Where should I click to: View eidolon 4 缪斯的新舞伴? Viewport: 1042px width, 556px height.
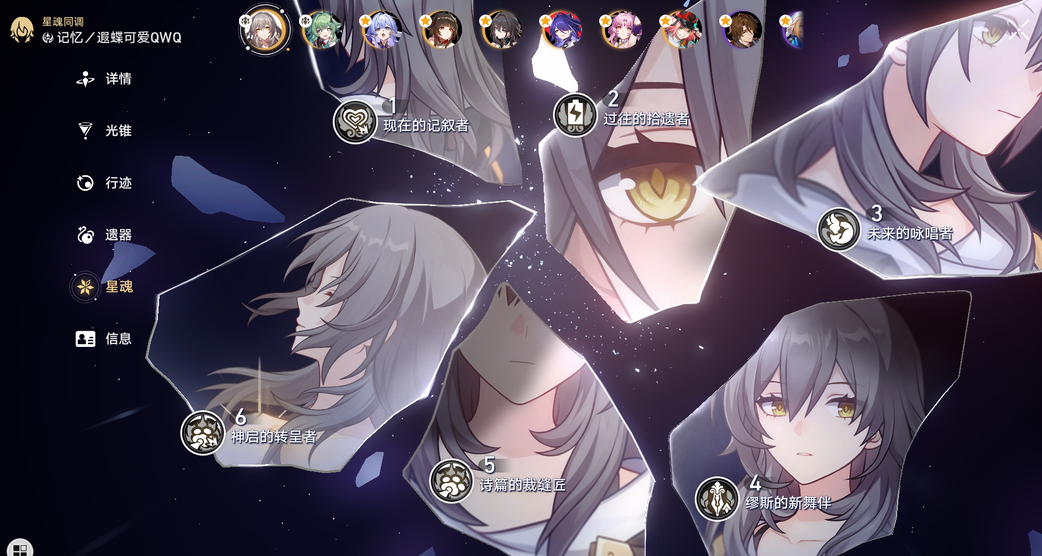717,498
